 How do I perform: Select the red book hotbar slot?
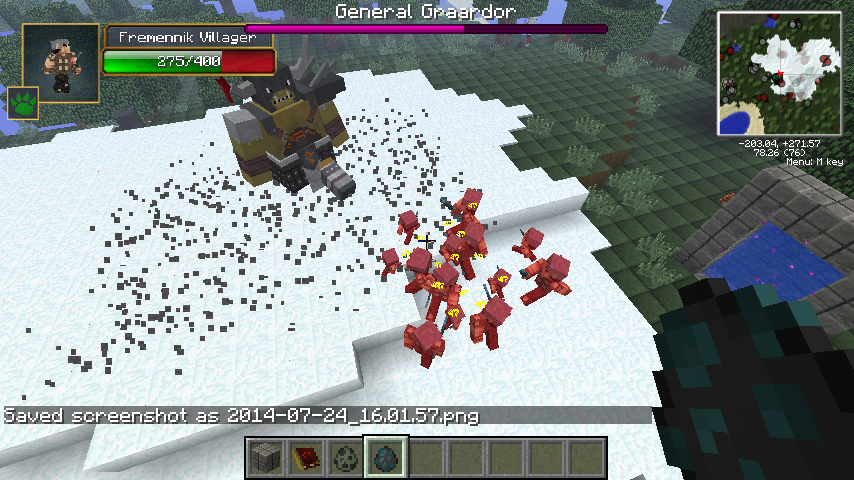305,458
